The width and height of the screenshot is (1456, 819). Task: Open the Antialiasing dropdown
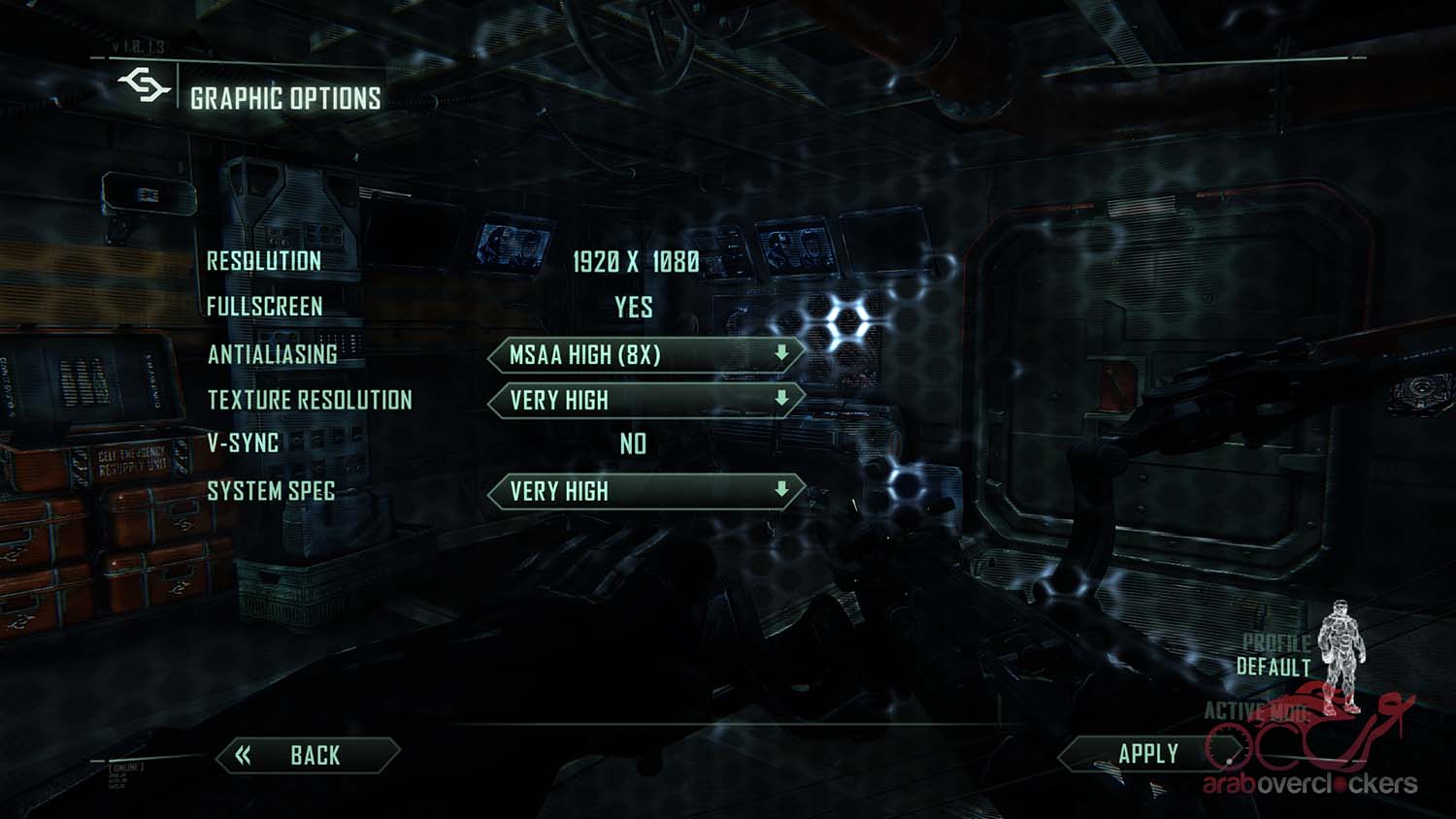tap(645, 355)
